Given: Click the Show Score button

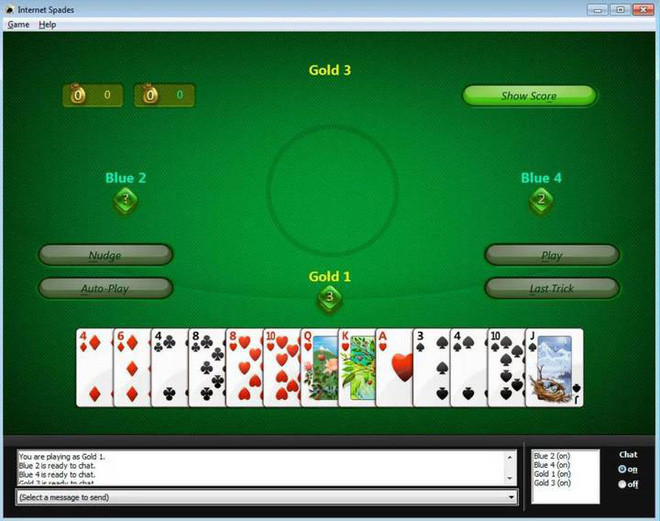Looking at the screenshot, I should coord(529,96).
